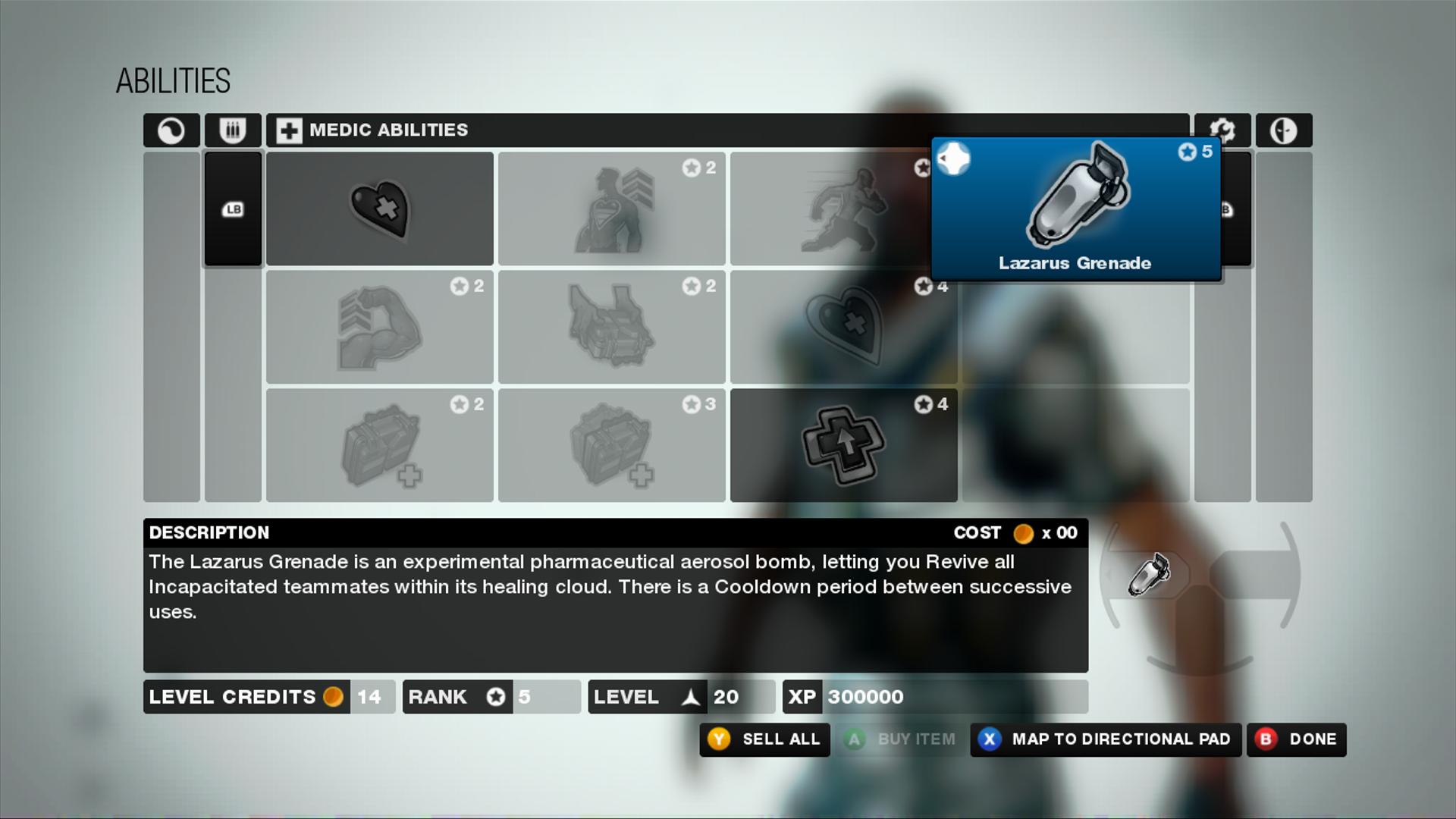Select the grenade slot on the directional pad
1456x819 pixels.
click(1148, 574)
